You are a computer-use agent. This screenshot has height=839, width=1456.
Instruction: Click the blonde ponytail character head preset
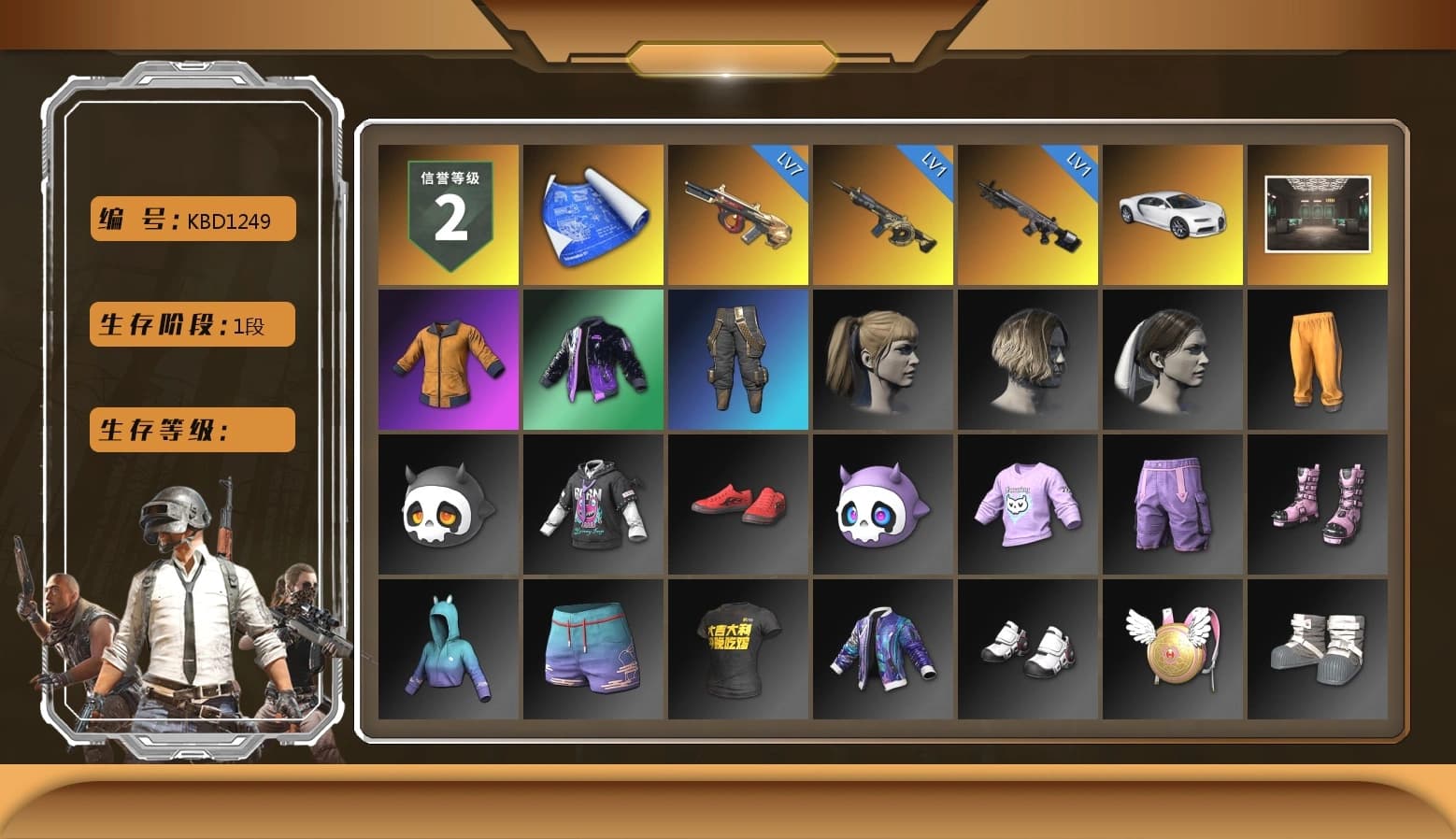tap(882, 360)
